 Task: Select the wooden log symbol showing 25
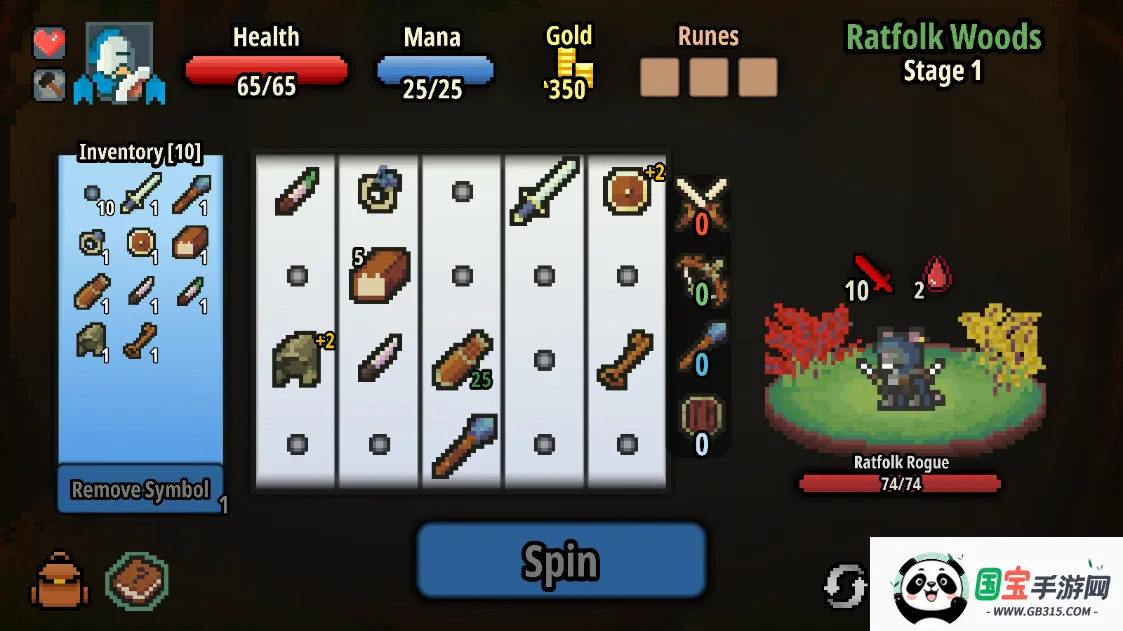click(460, 360)
